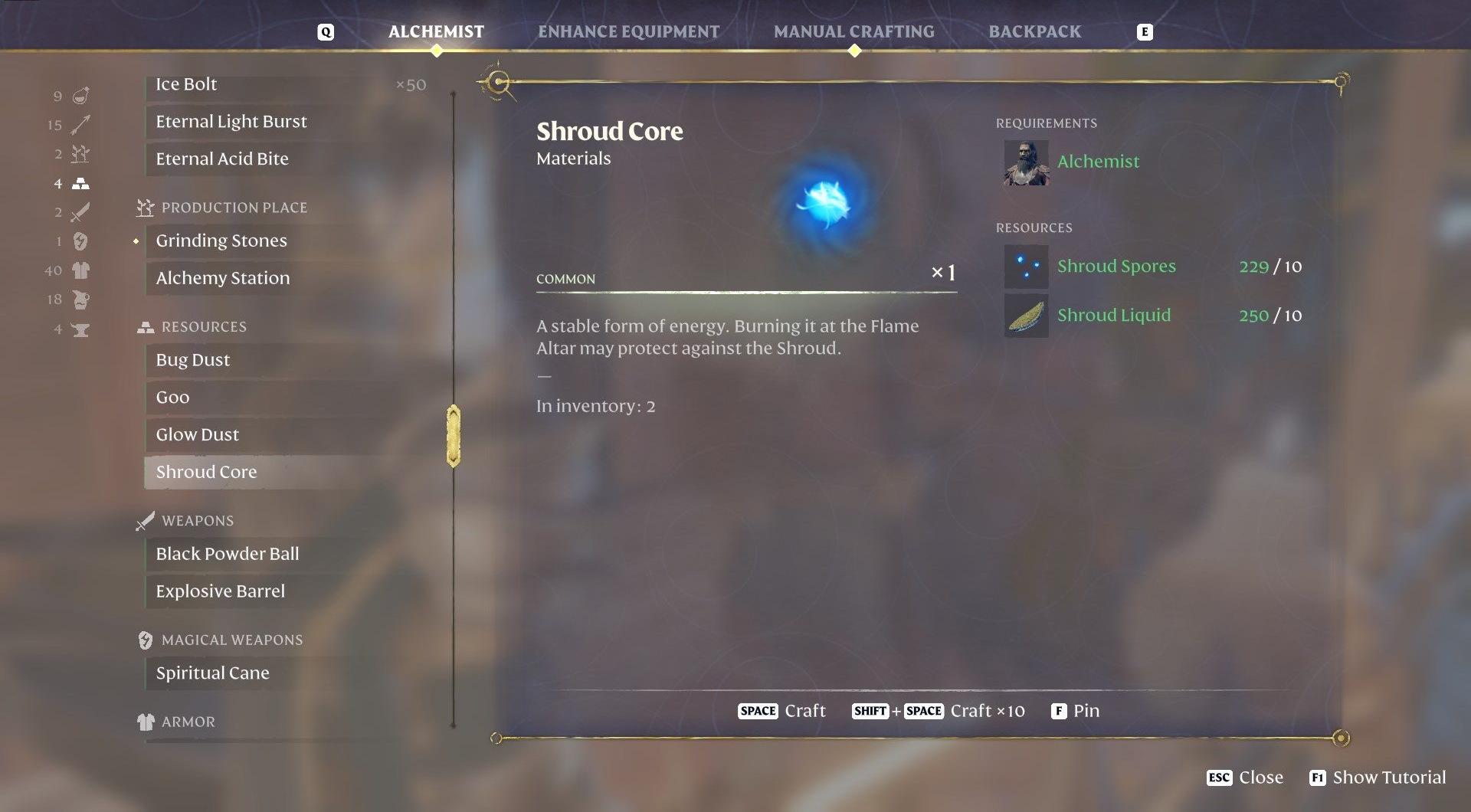Click the armor shirt category icon

80,270
